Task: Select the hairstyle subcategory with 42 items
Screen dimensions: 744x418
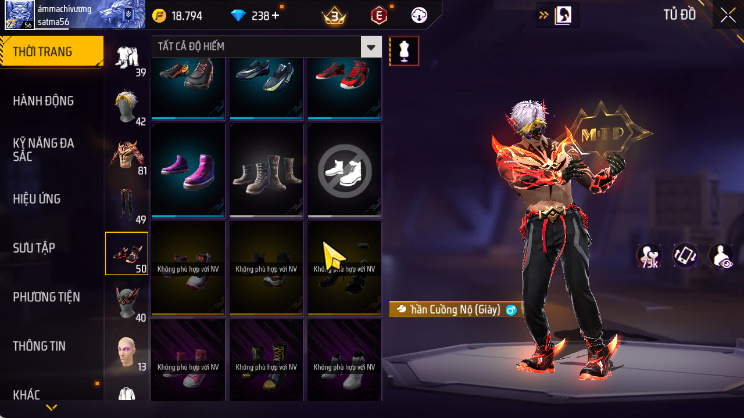Action: tap(127, 105)
